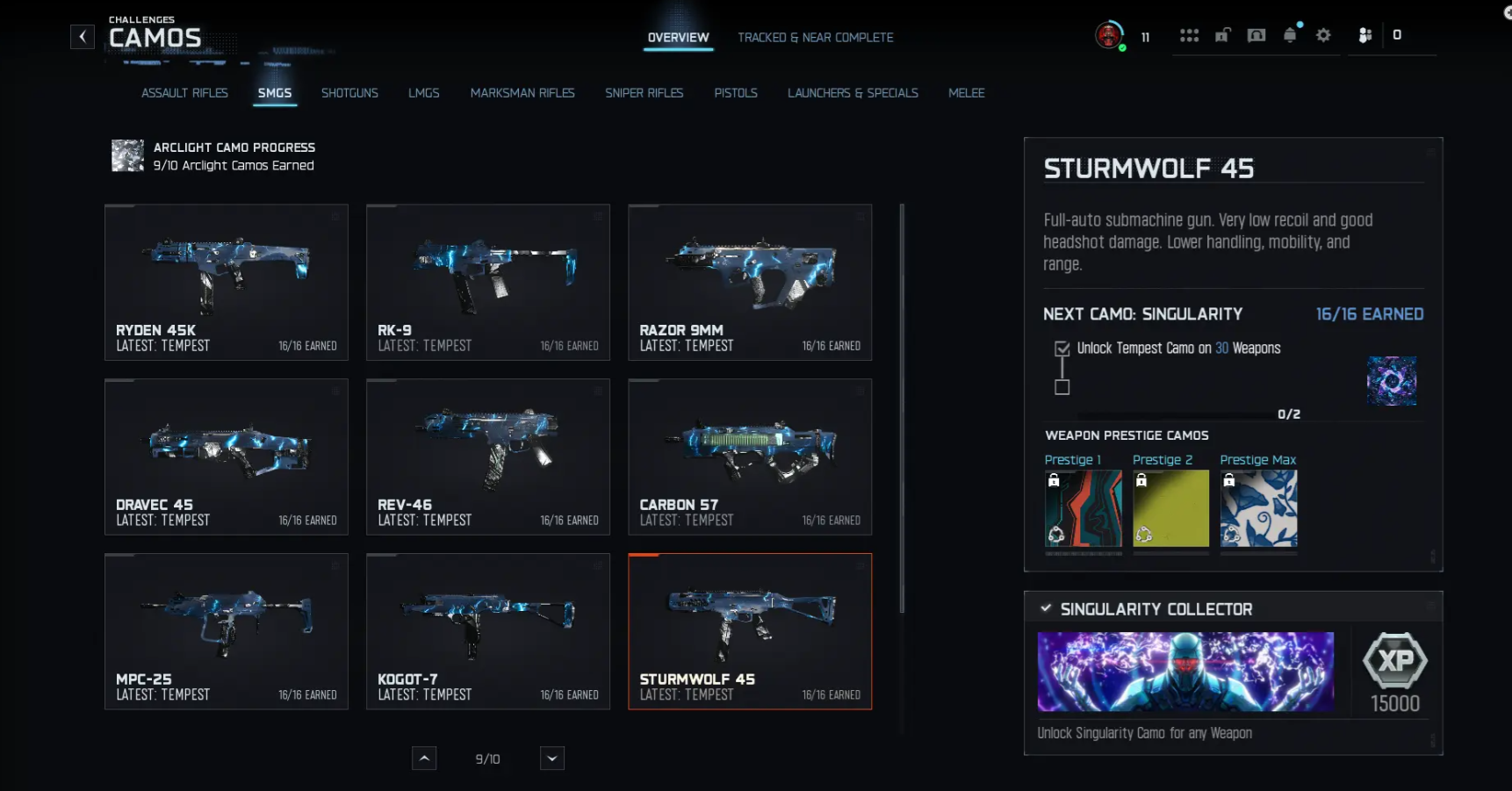Click the grid apps menu icon
The height and width of the screenshot is (791, 1512).
click(x=1190, y=35)
